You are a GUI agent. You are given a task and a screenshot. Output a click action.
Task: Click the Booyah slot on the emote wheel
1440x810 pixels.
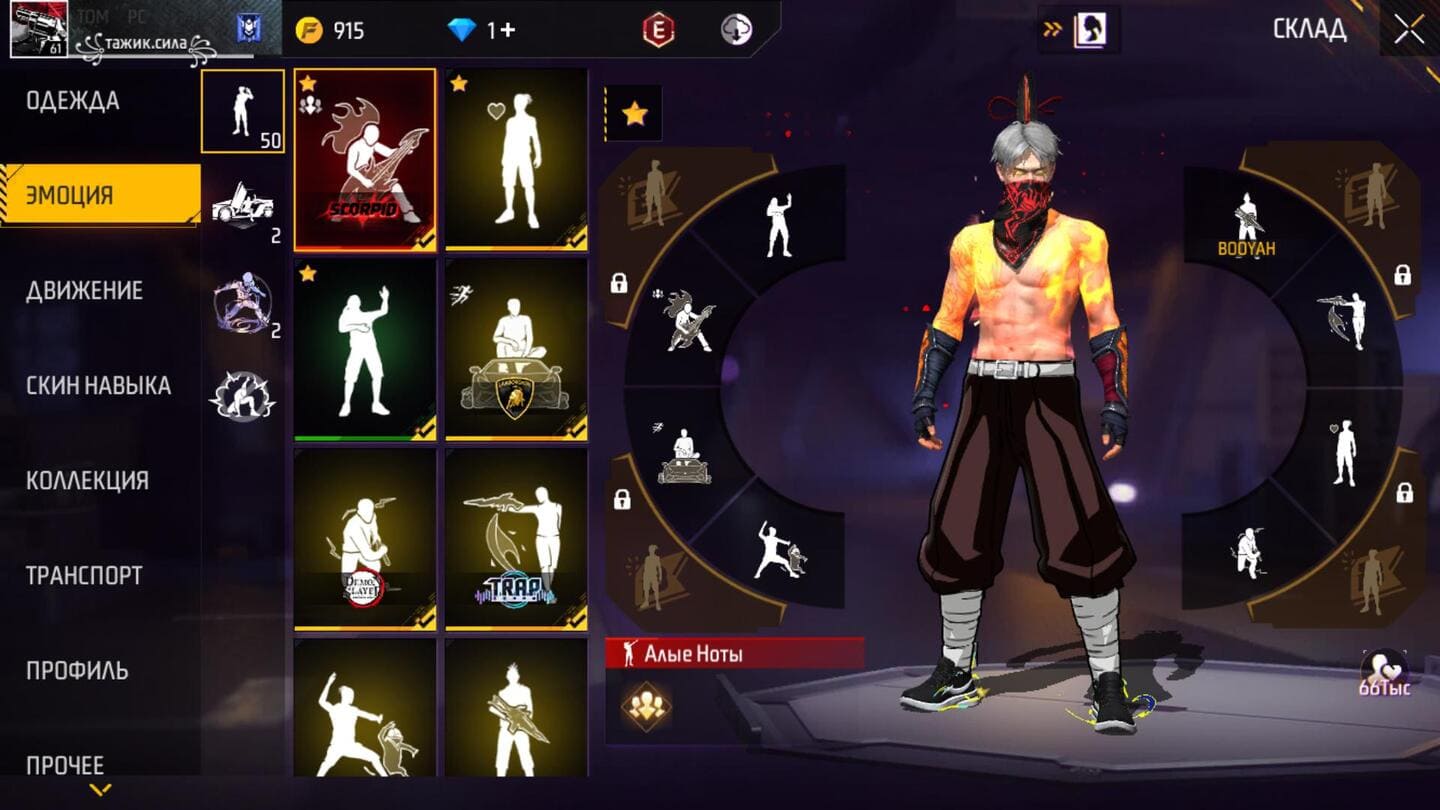[x=1246, y=225]
